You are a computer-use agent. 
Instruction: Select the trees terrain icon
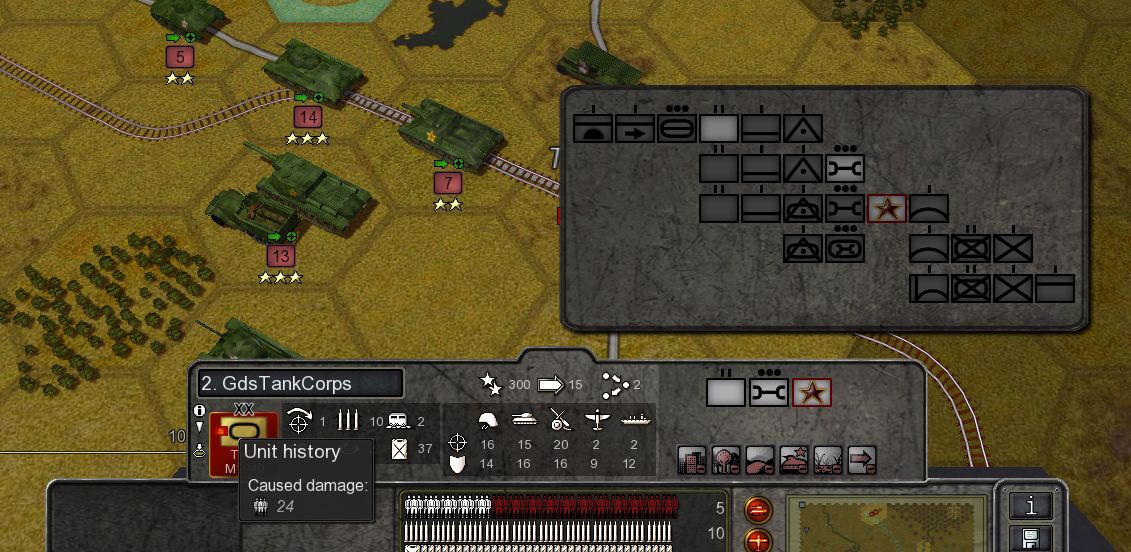726,461
